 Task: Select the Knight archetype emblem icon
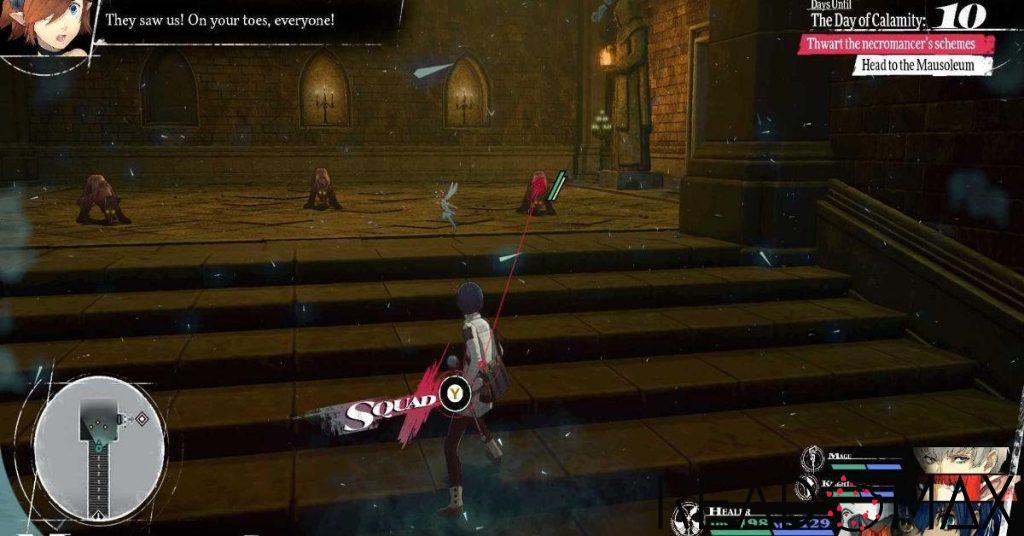coord(808,488)
